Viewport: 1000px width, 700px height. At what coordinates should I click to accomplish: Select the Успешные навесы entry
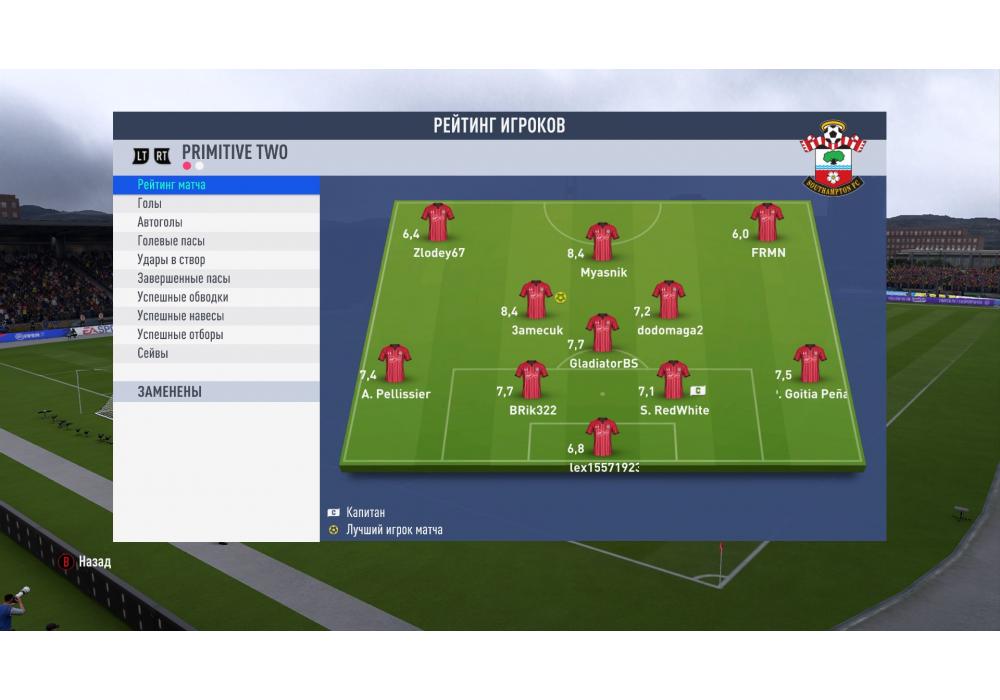(x=216, y=316)
